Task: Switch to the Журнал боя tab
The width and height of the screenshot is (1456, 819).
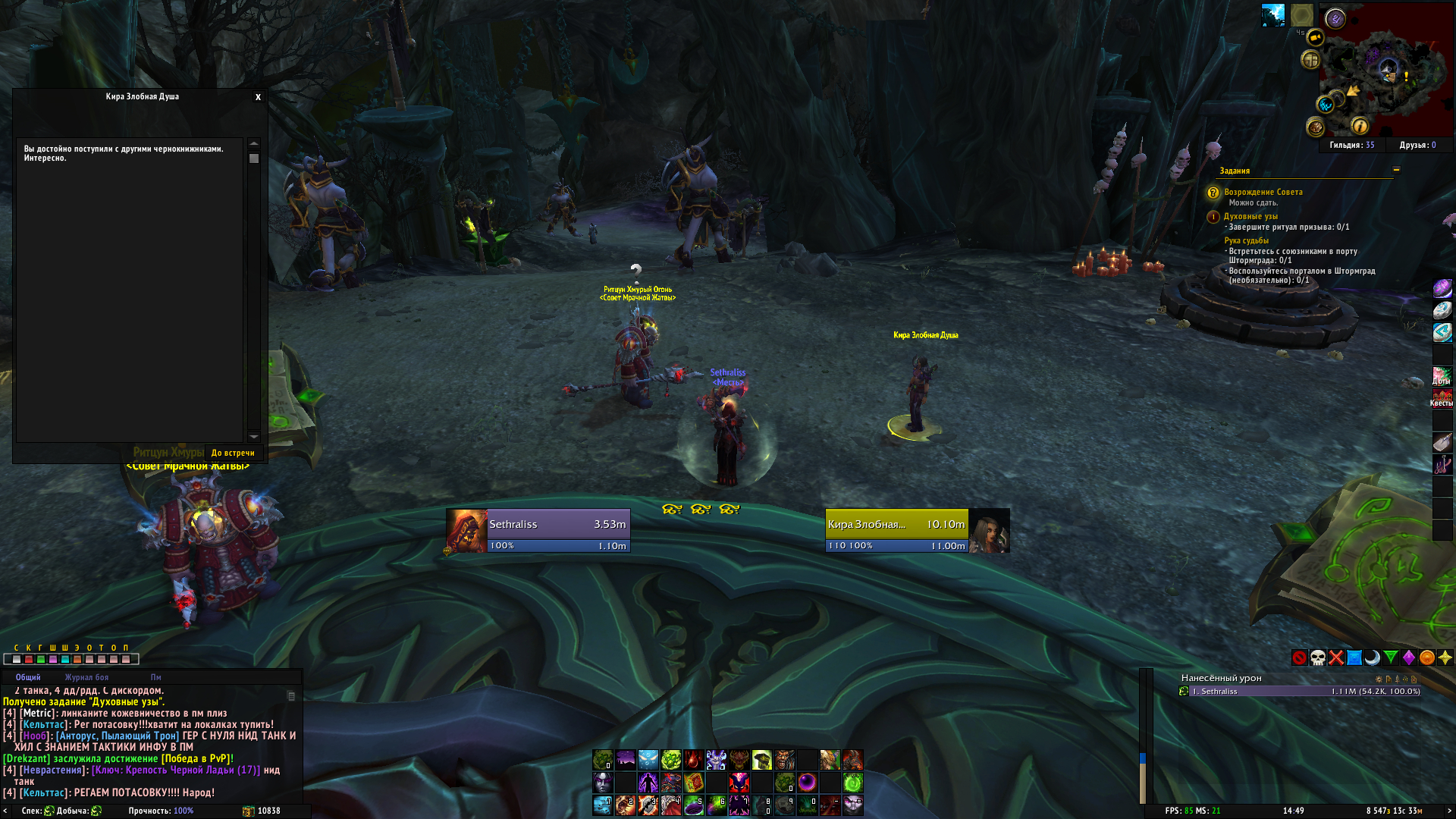Action: [x=86, y=677]
